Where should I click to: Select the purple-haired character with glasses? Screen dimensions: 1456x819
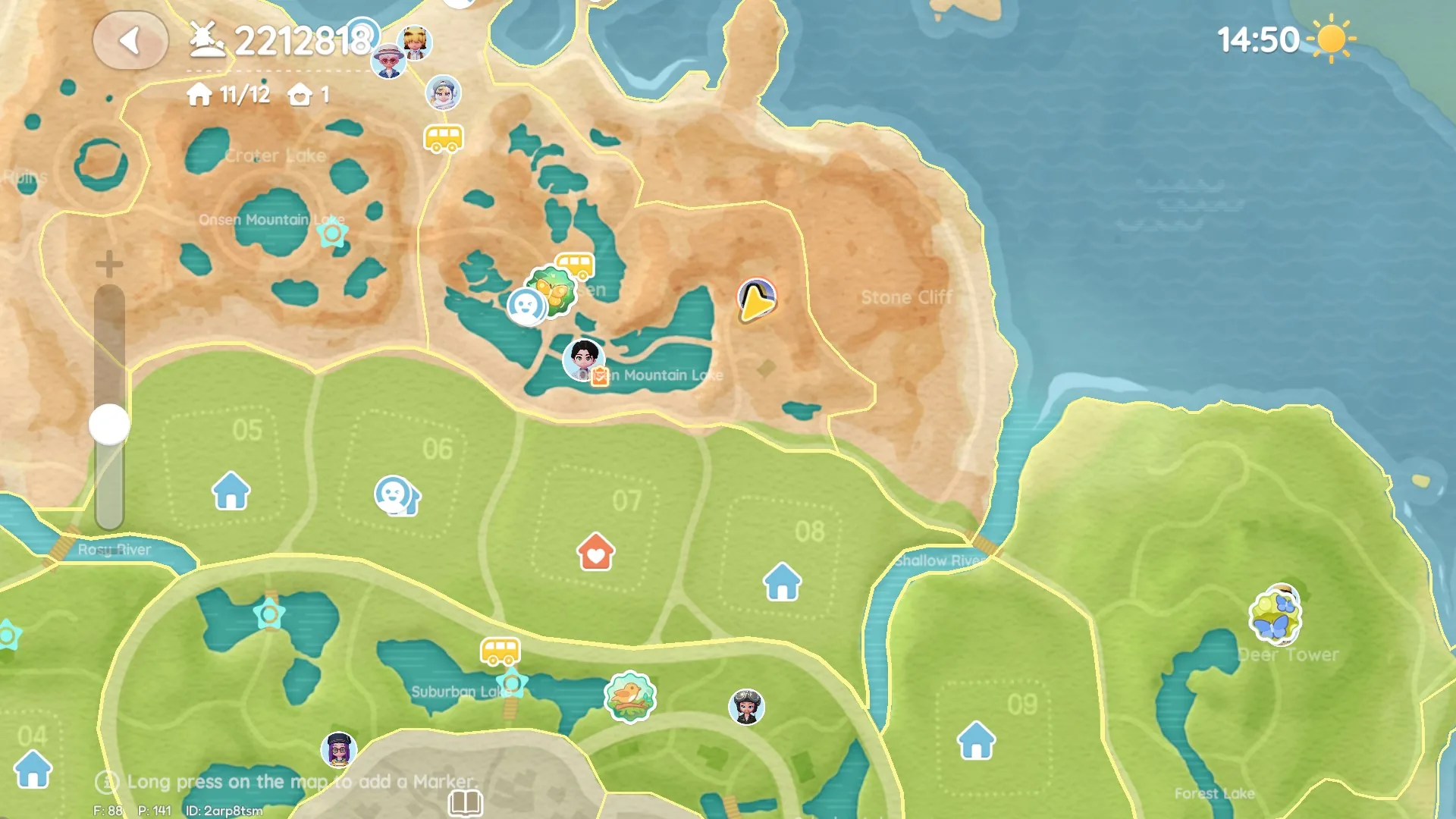coord(339,749)
